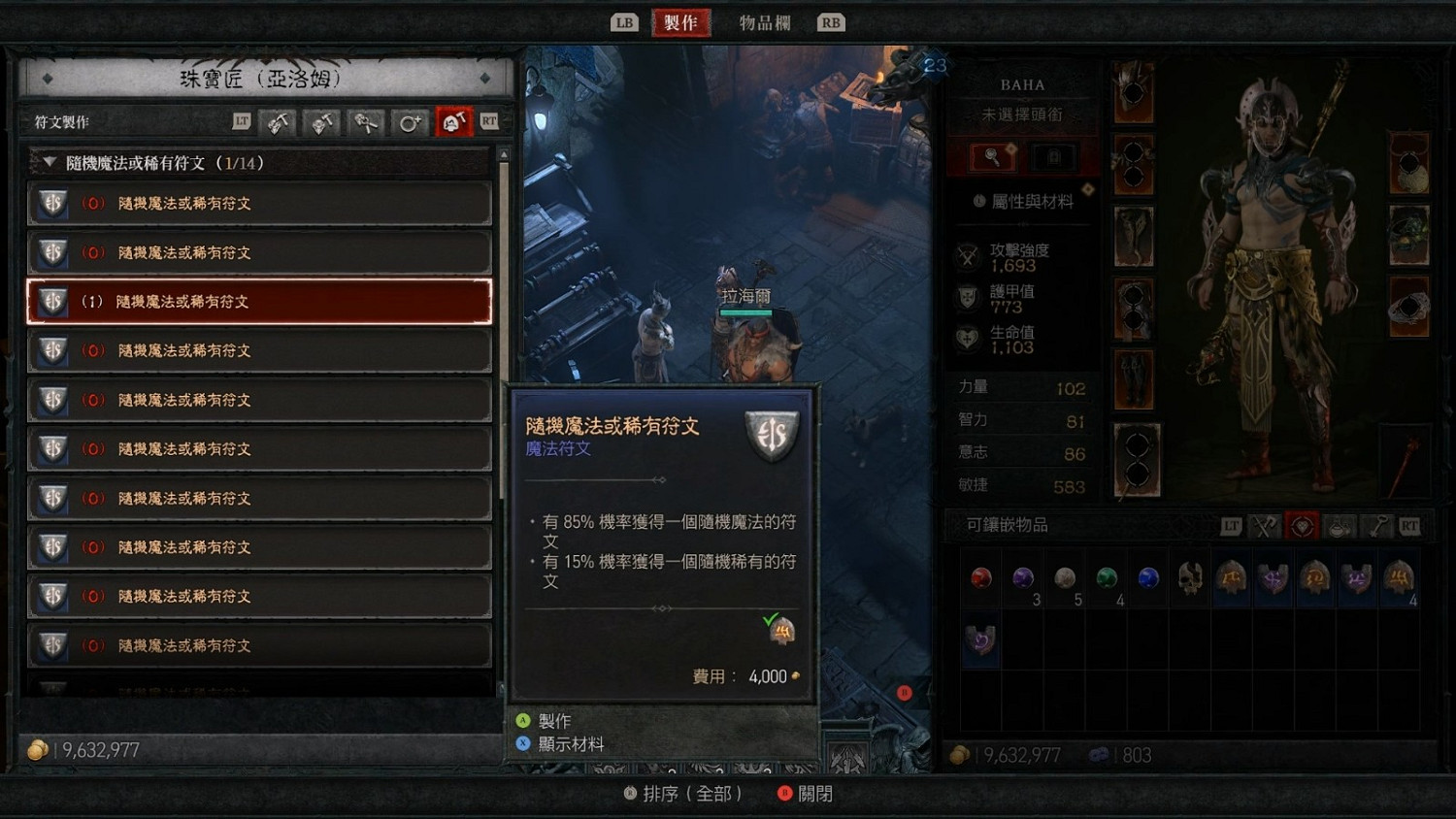Toggle the wardrobe view beside the magnifier
The height and width of the screenshot is (819, 1456).
1054,157
